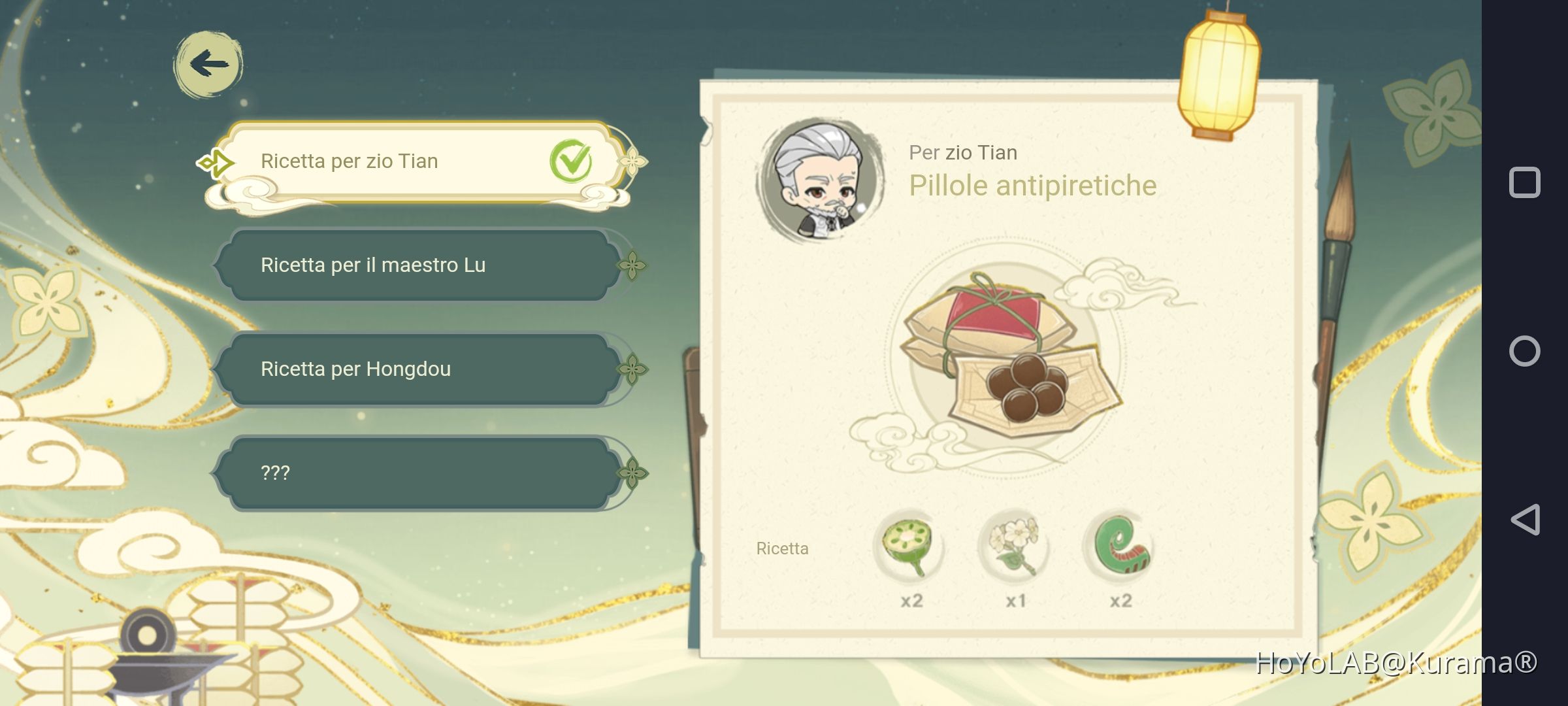Tap the back arrow to exit recipes

pos(208,63)
